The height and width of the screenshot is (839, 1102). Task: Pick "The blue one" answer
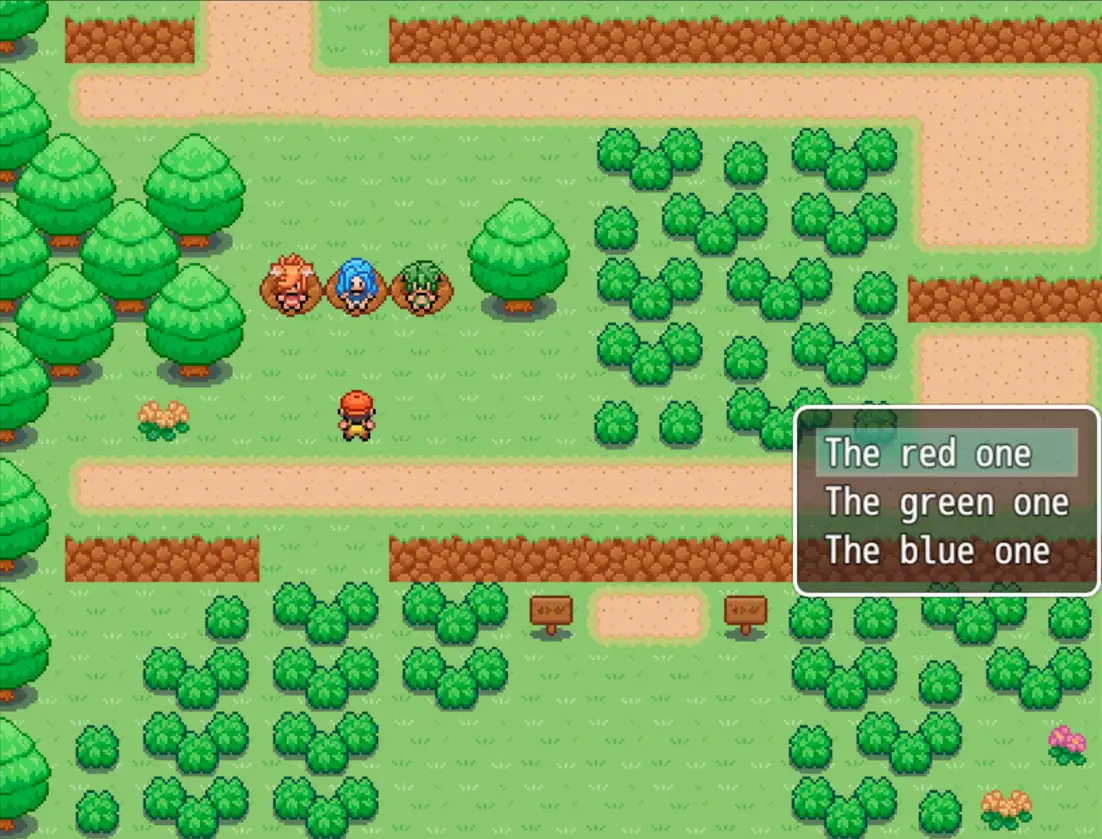937,551
